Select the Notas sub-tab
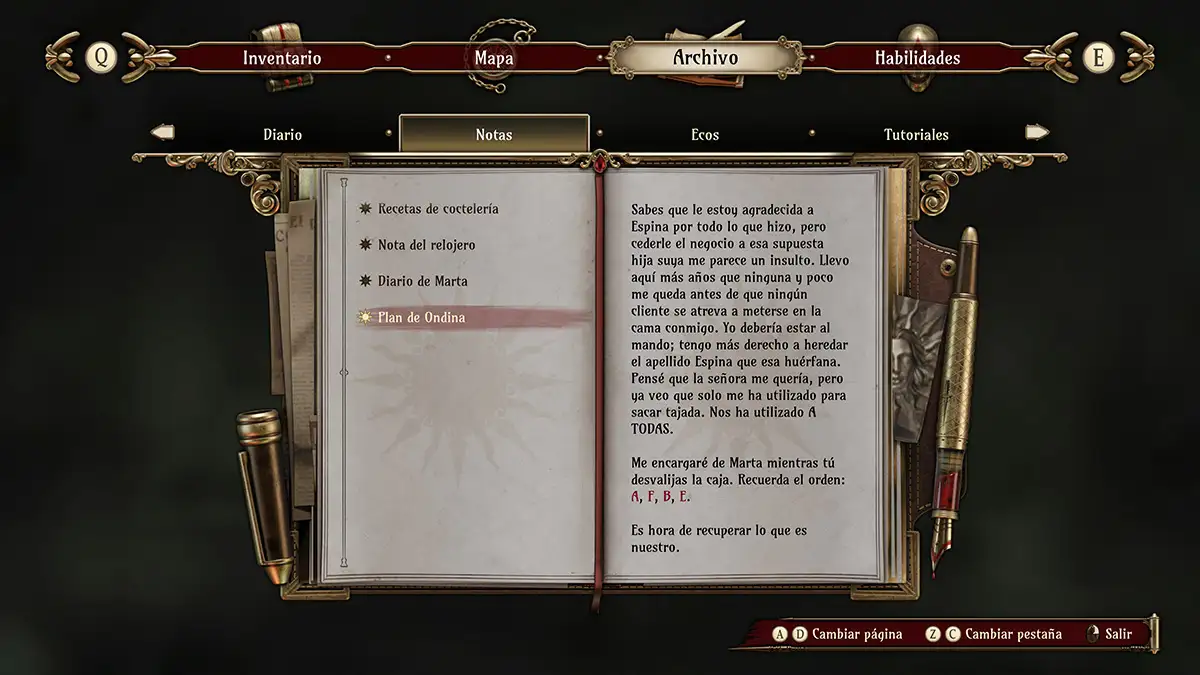 (494, 134)
